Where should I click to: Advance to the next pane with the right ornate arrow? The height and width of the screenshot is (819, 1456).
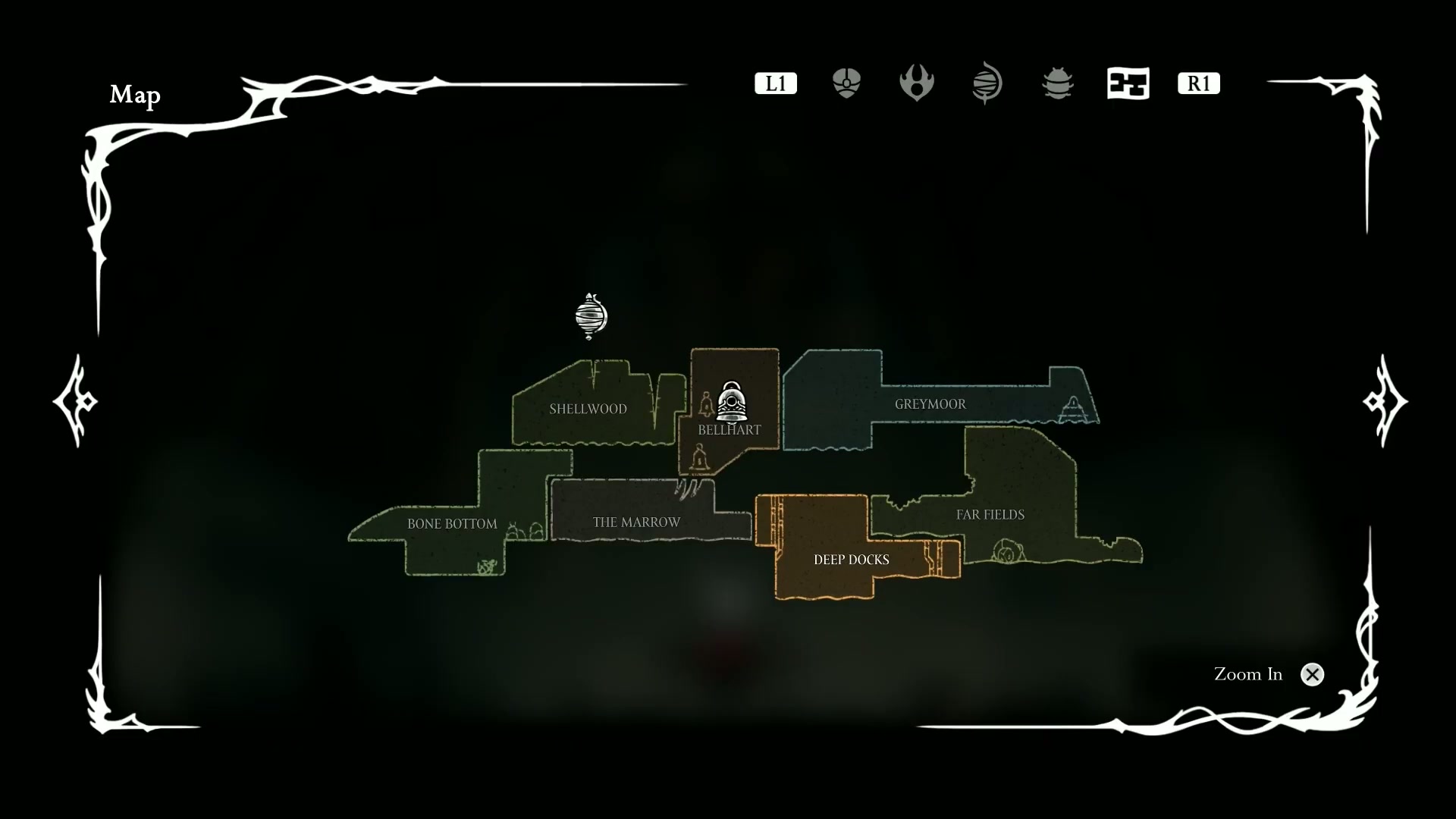[1385, 400]
